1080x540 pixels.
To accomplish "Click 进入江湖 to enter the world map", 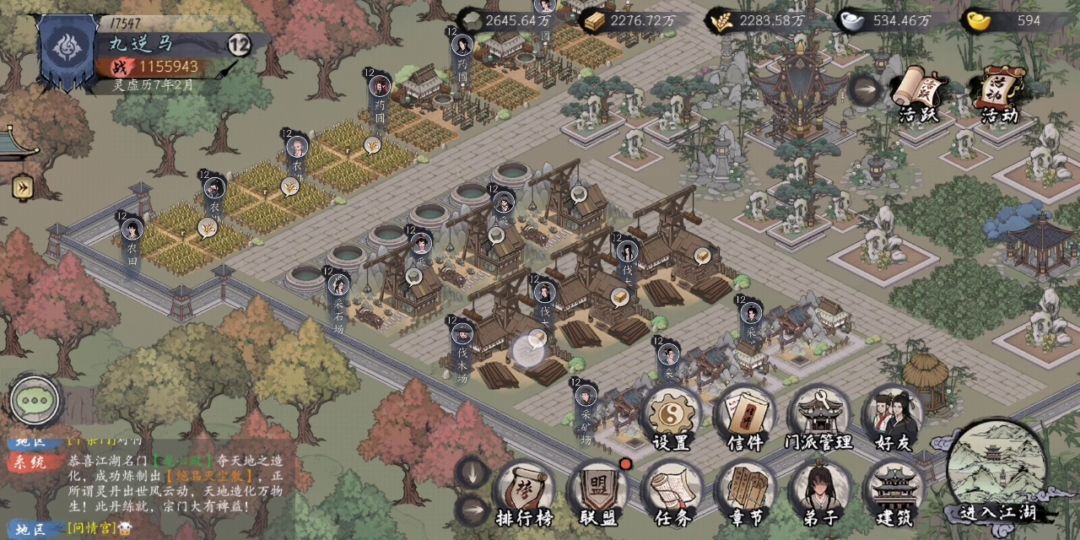I will pyautogui.click(x=997, y=472).
